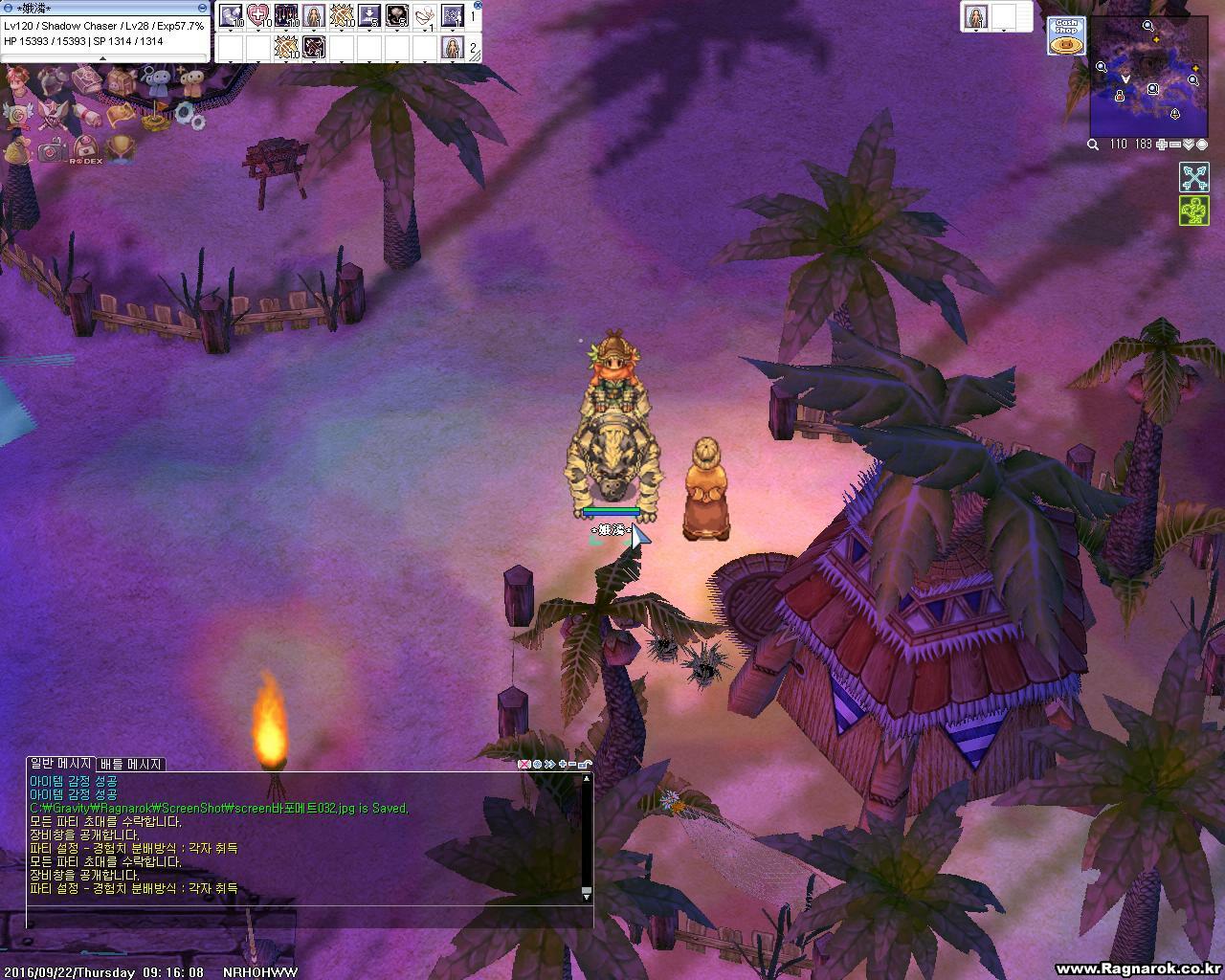Open the screenshot camera icon
Viewport: 1225px width, 980px height.
(x=52, y=149)
